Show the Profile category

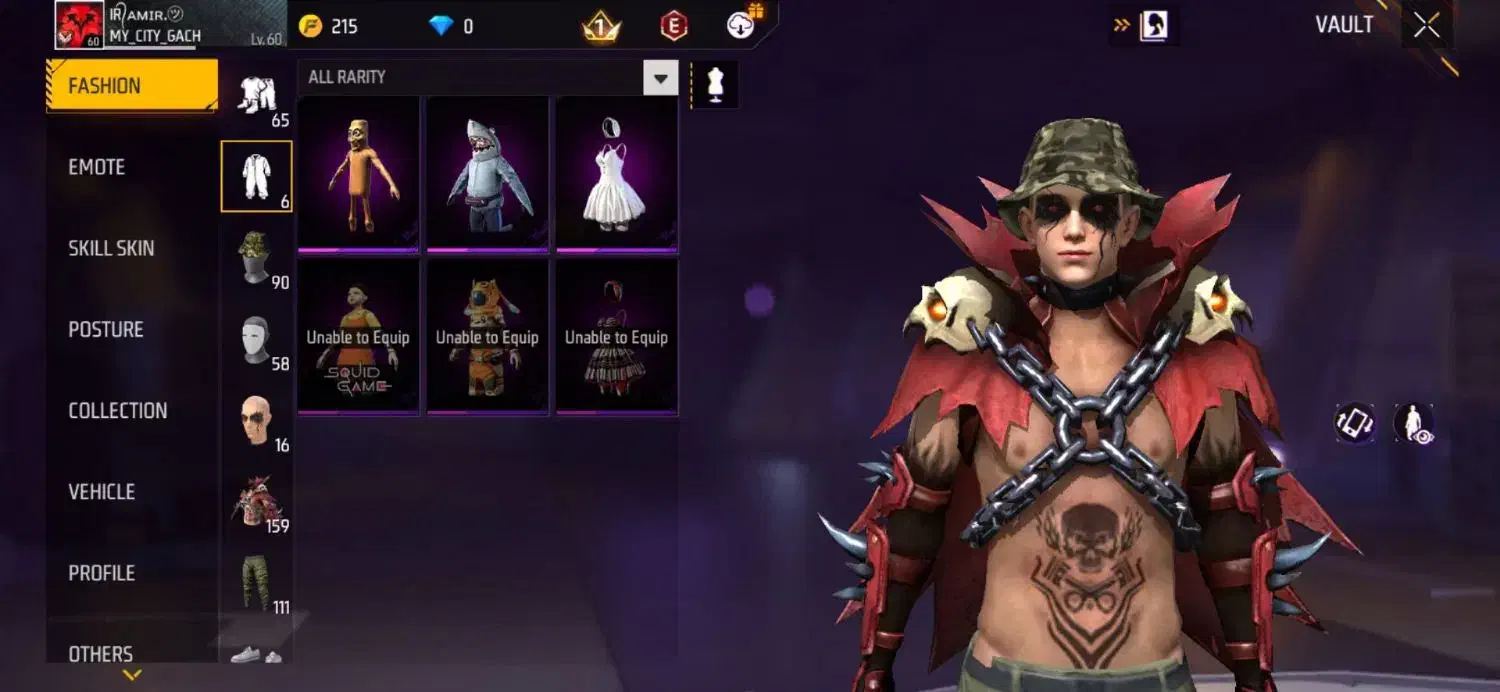click(x=101, y=573)
